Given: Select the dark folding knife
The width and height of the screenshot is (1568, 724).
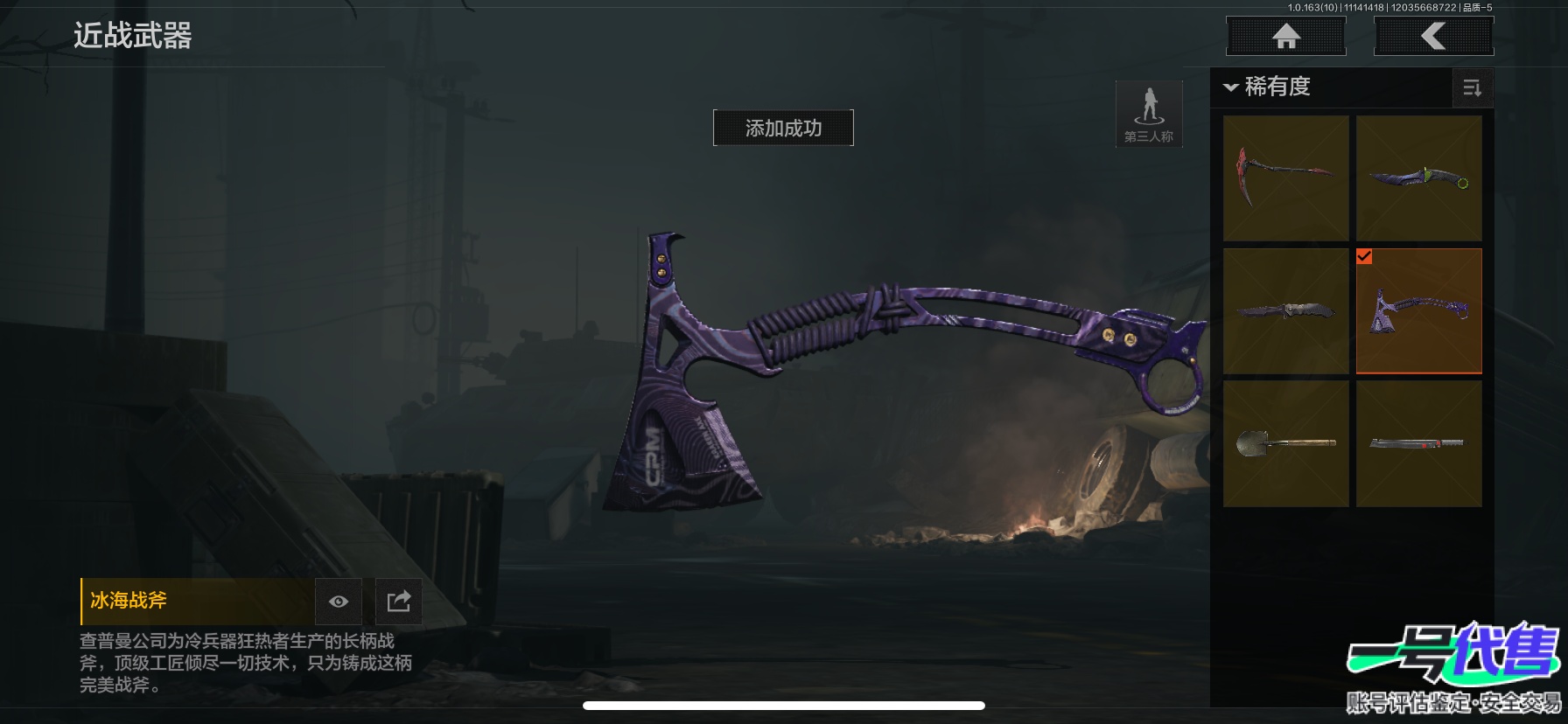Looking at the screenshot, I should tap(1285, 311).
